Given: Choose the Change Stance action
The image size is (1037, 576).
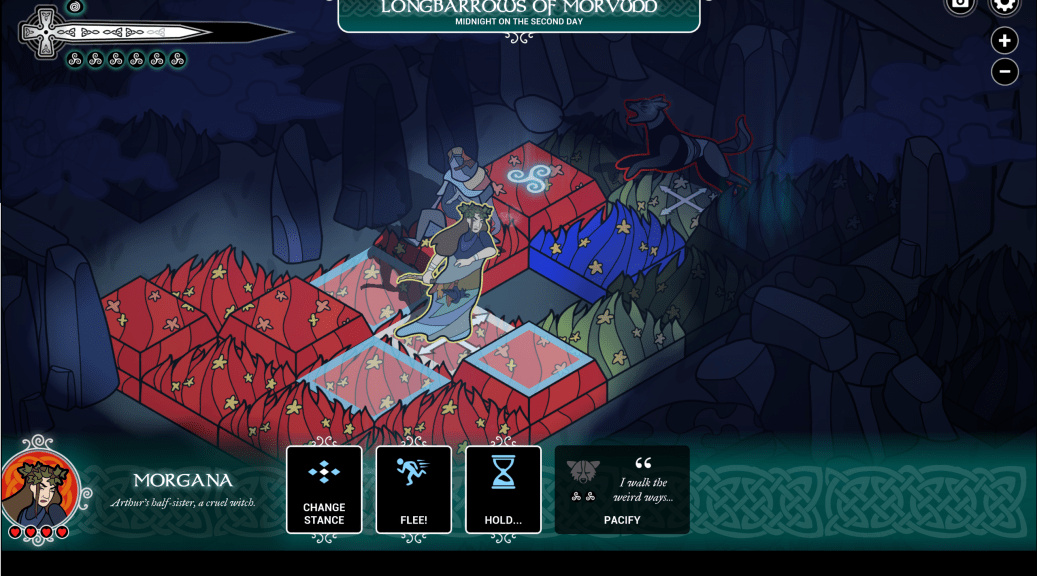Looking at the screenshot, I should pos(324,489).
